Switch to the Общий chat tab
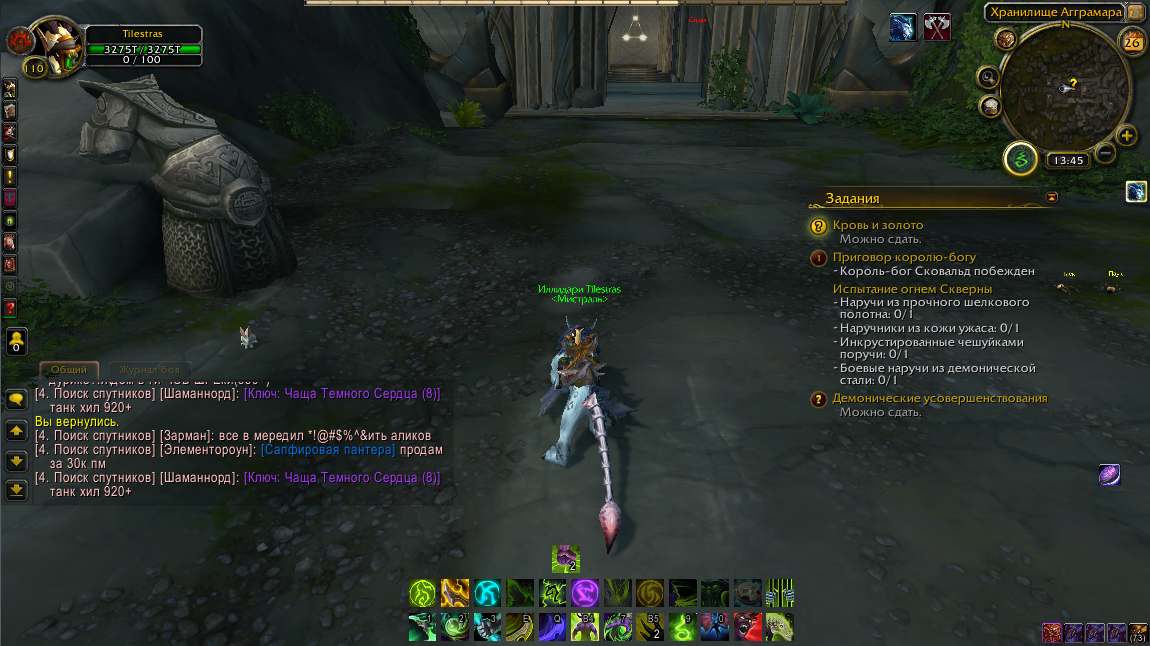The width and height of the screenshot is (1150, 646). 69,370
